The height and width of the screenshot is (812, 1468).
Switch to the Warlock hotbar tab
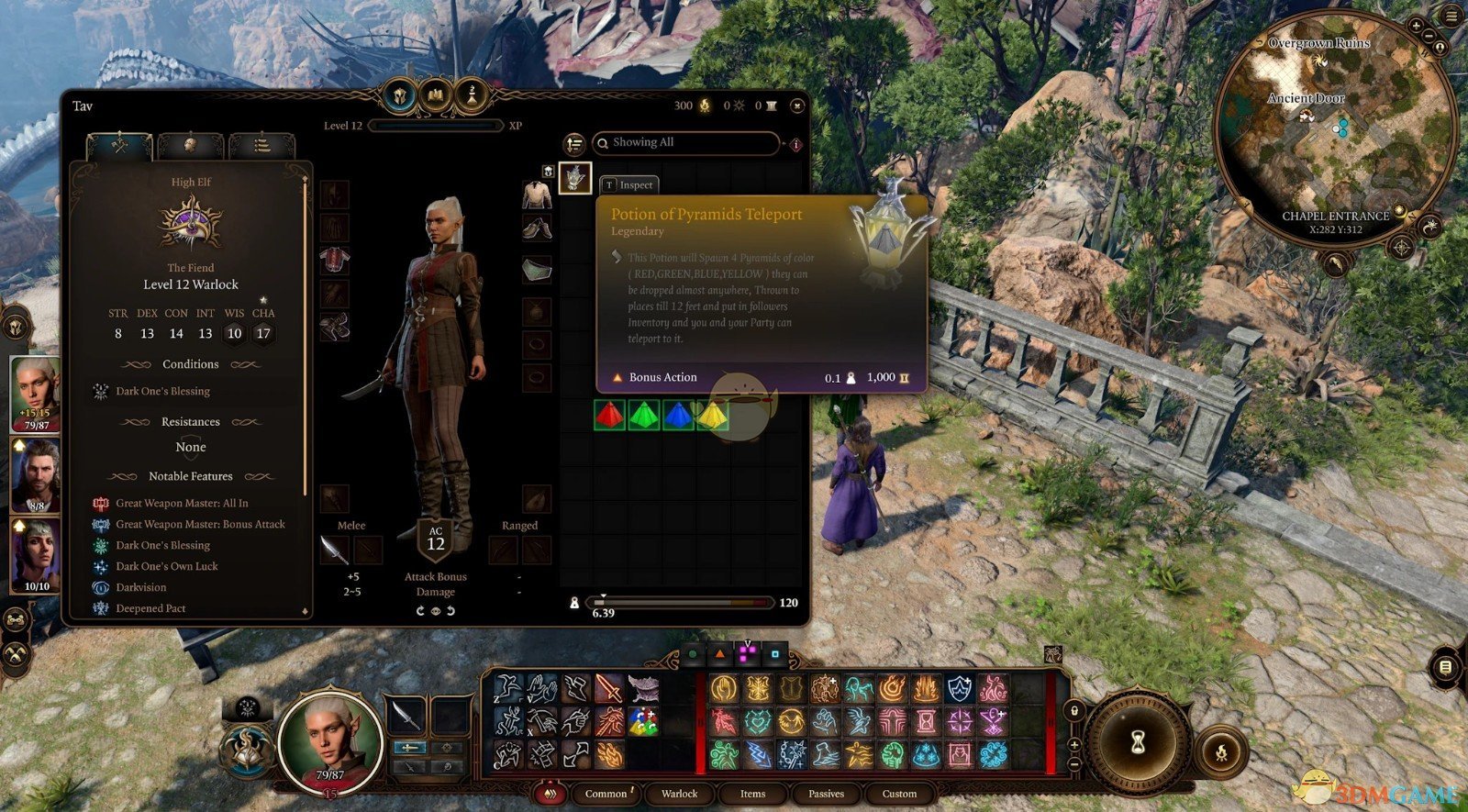[679, 794]
